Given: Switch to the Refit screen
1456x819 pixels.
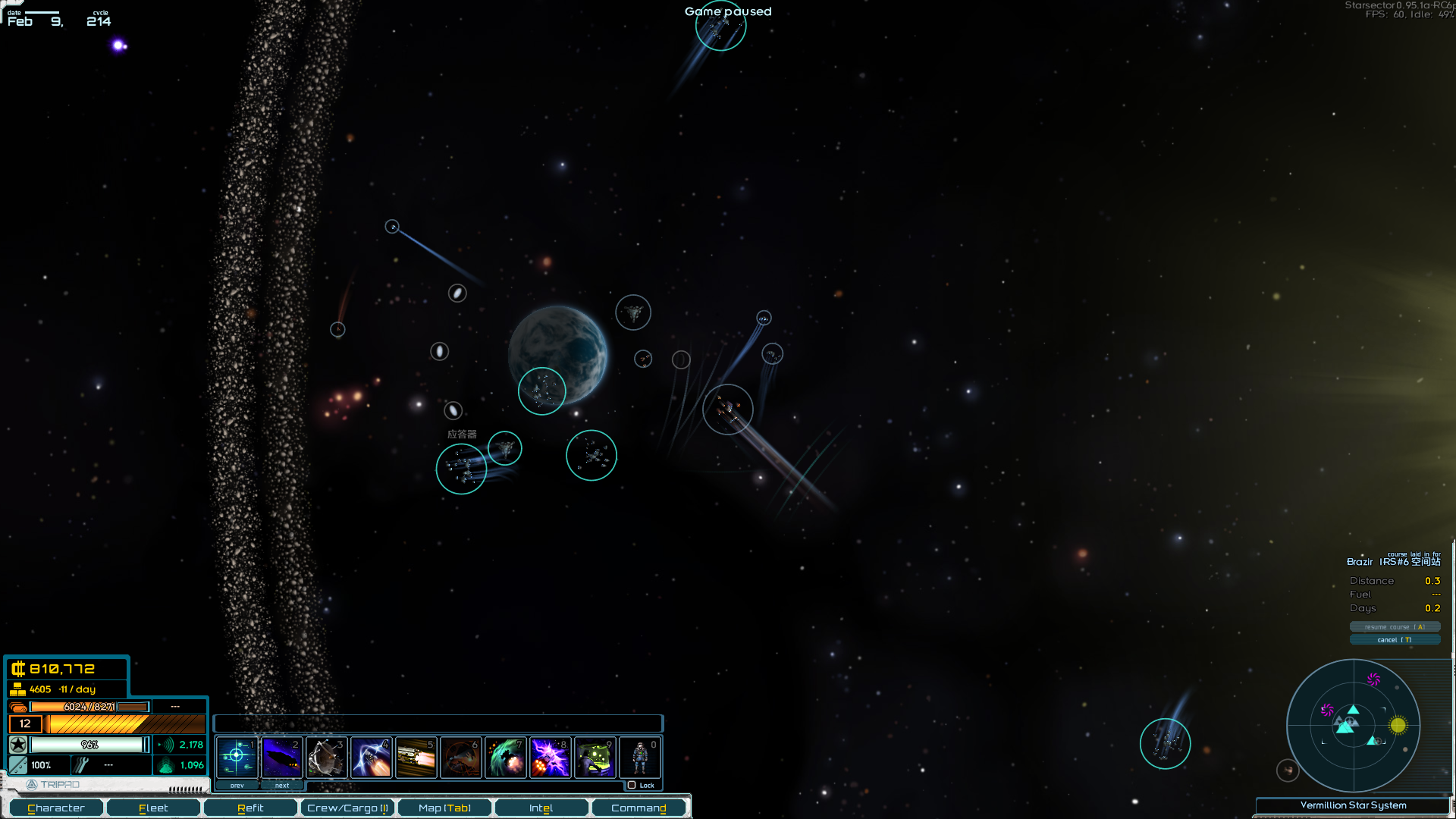Looking at the screenshot, I should point(250,808).
